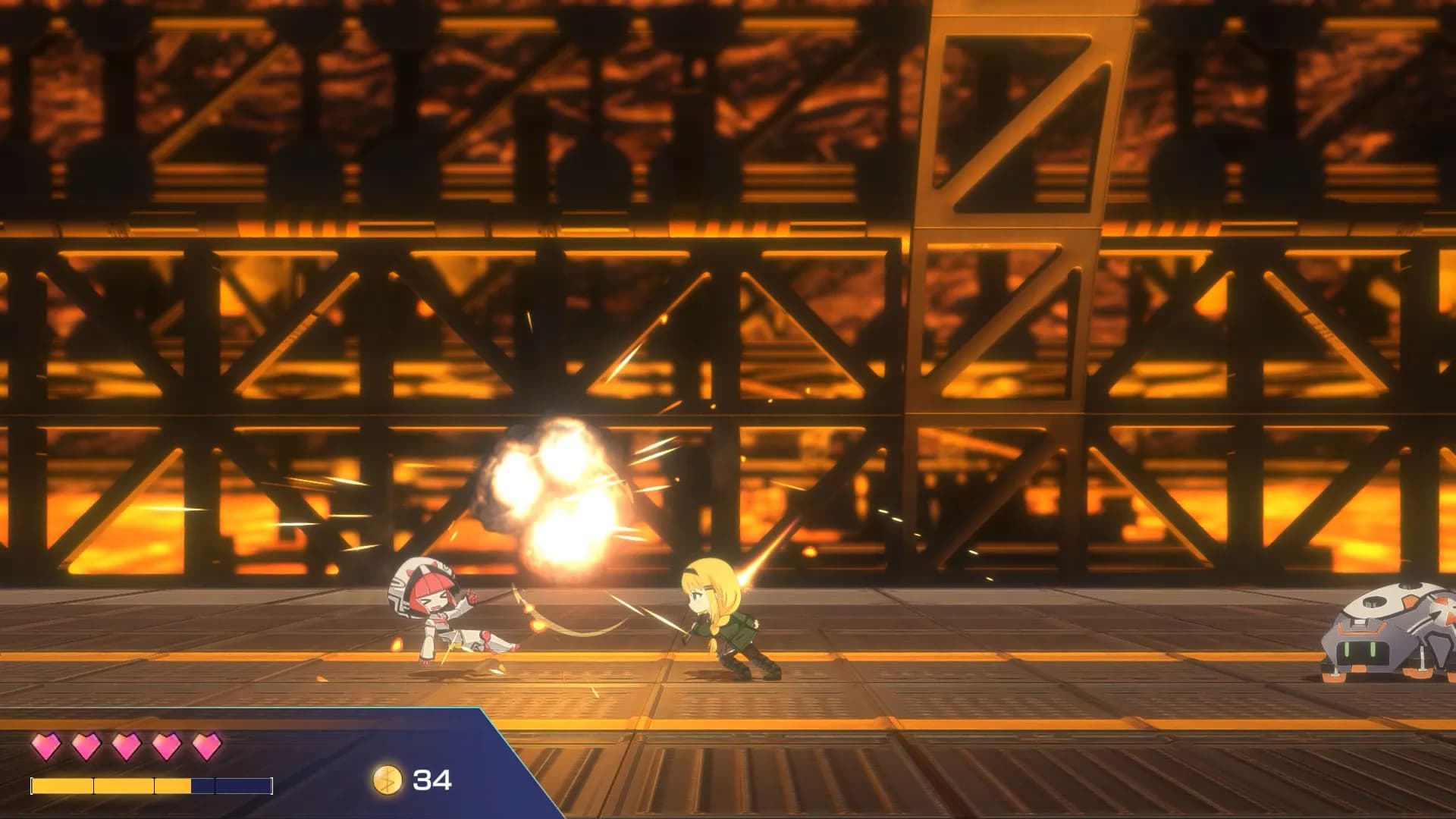
Task: Click the fourth pink heart indicator
Action: pyautogui.click(x=165, y=747)
